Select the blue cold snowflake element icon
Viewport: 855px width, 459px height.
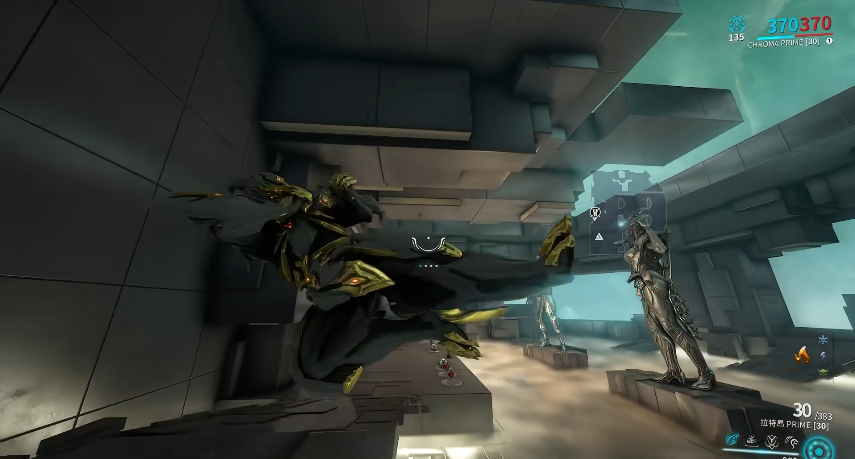pos(823,340)
